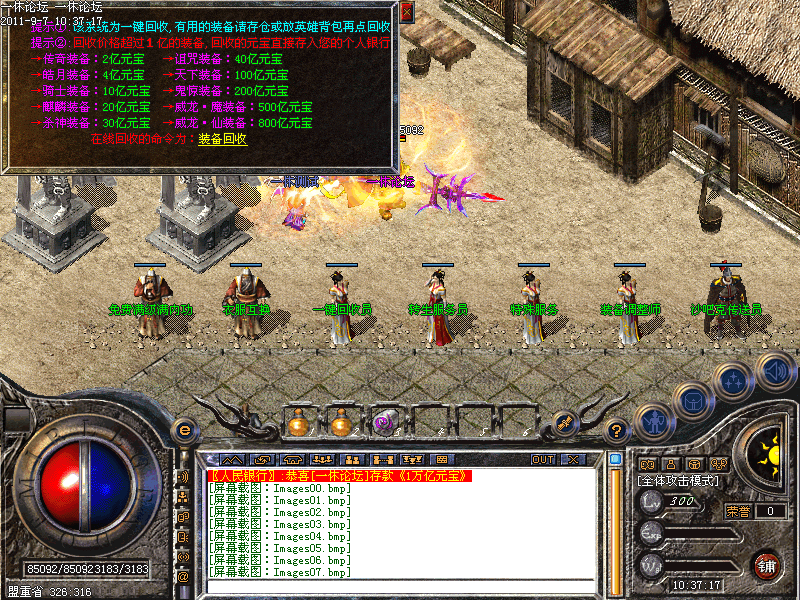
Task: Click the OUT button above the chat
Action: click(x=543, y=459)
